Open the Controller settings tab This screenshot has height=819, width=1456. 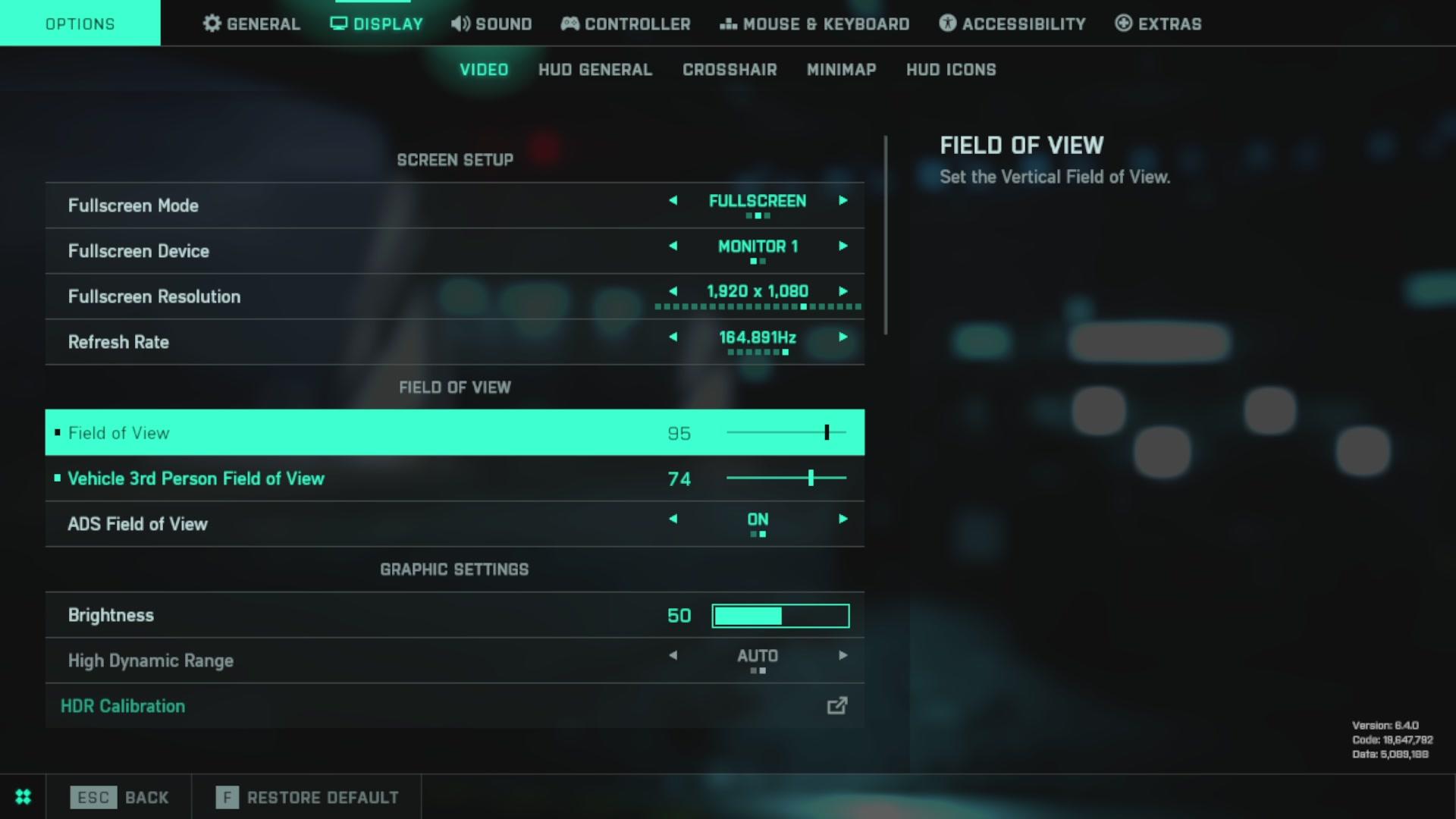click(x=626, y=24)
